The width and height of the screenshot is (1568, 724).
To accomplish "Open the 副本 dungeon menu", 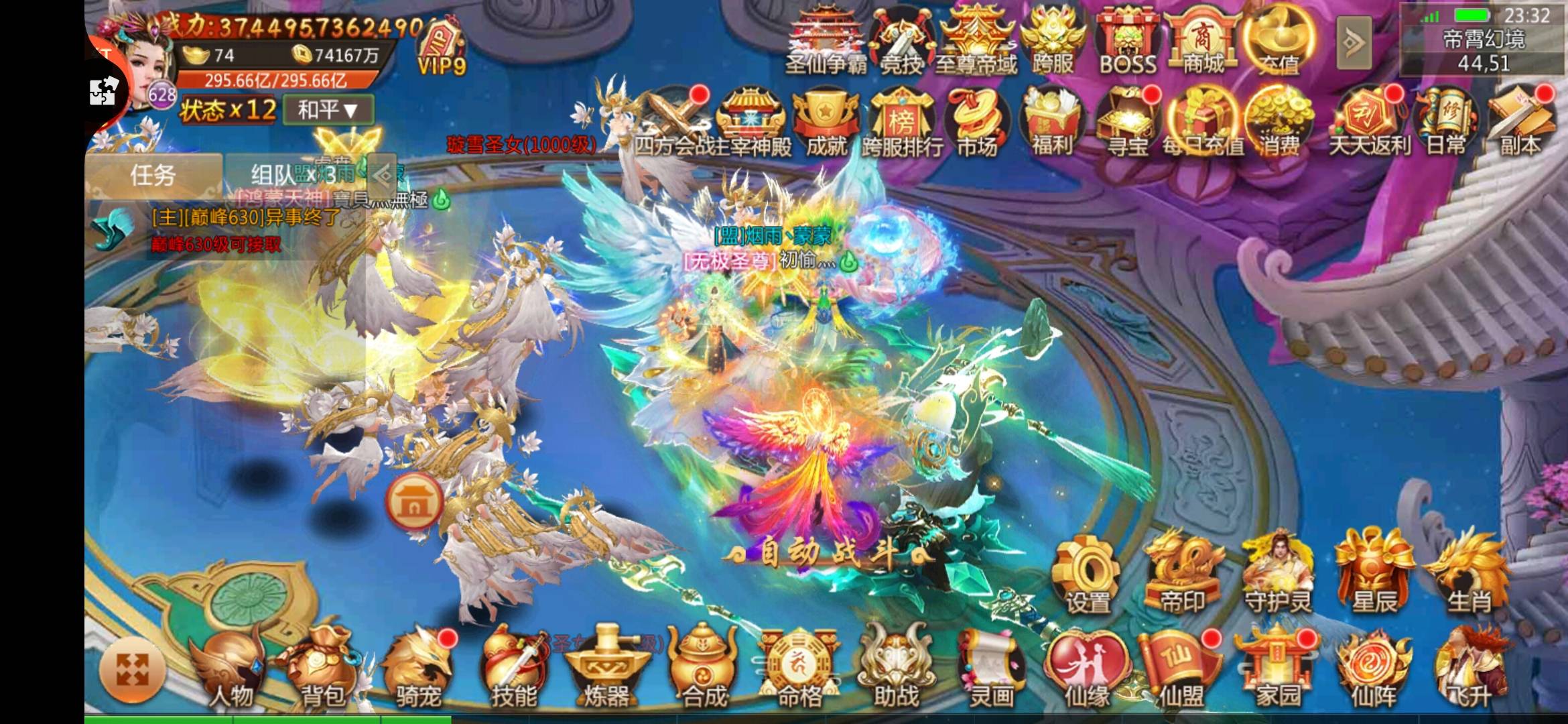I will 1520,124.
